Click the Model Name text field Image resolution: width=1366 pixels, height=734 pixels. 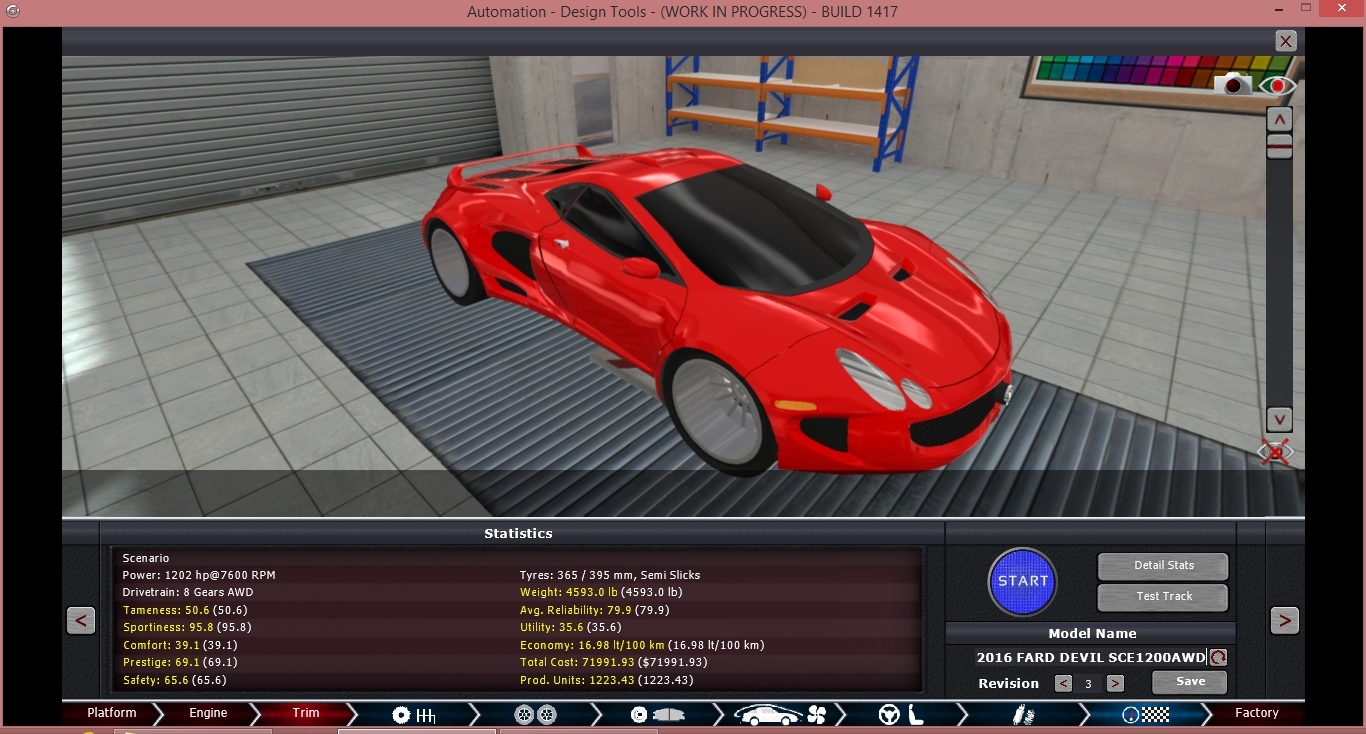1090,658
